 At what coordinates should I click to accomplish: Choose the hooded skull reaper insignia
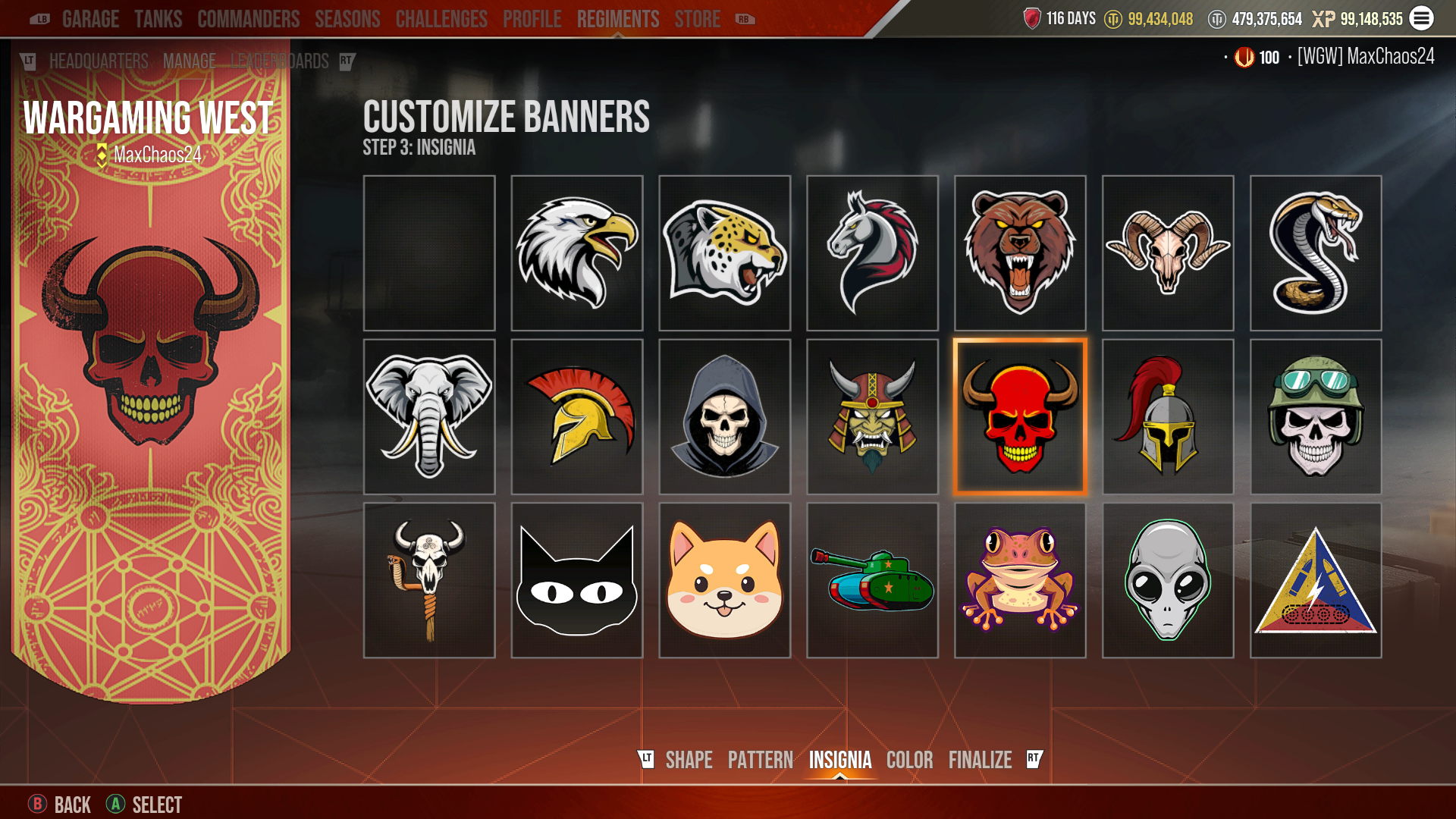pos(724,417)
